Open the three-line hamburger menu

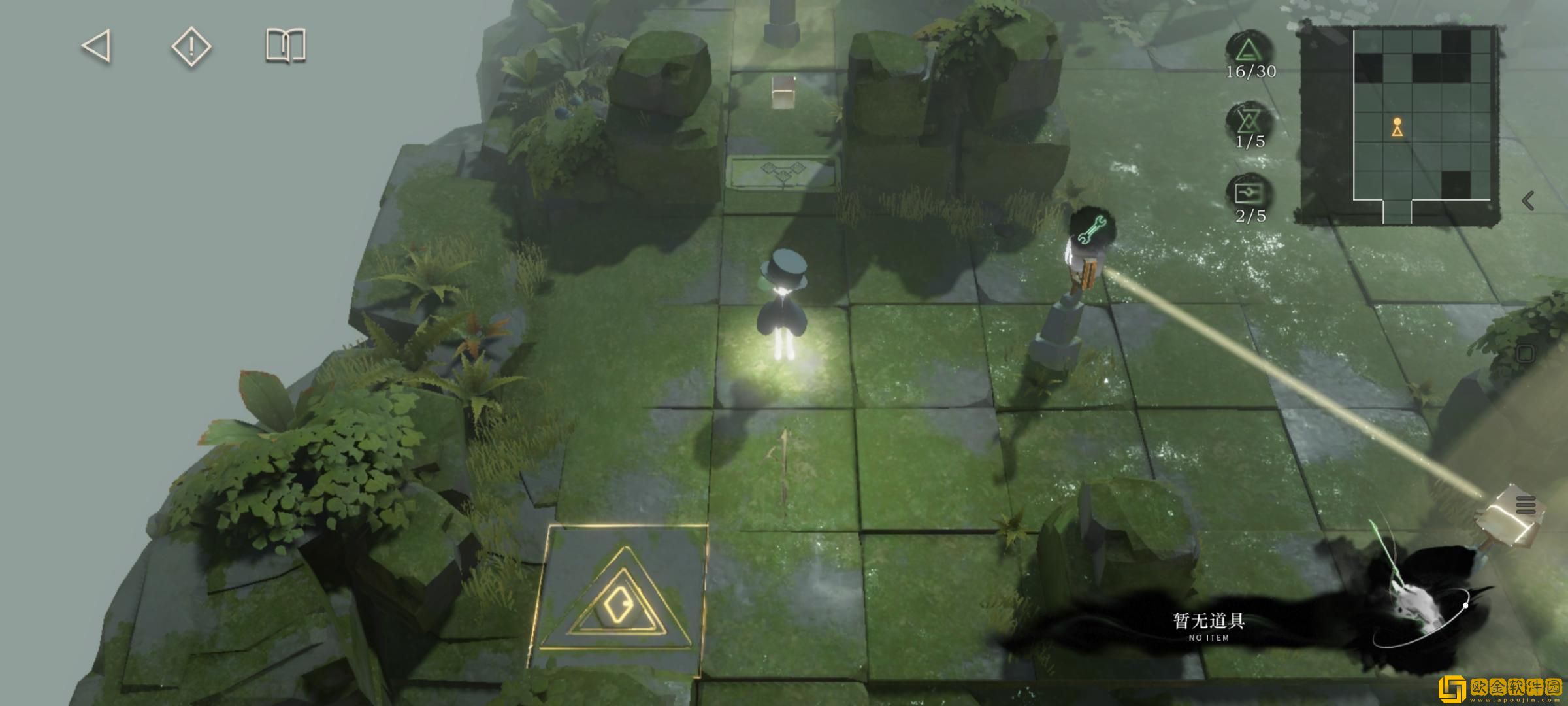point(1526,505)
